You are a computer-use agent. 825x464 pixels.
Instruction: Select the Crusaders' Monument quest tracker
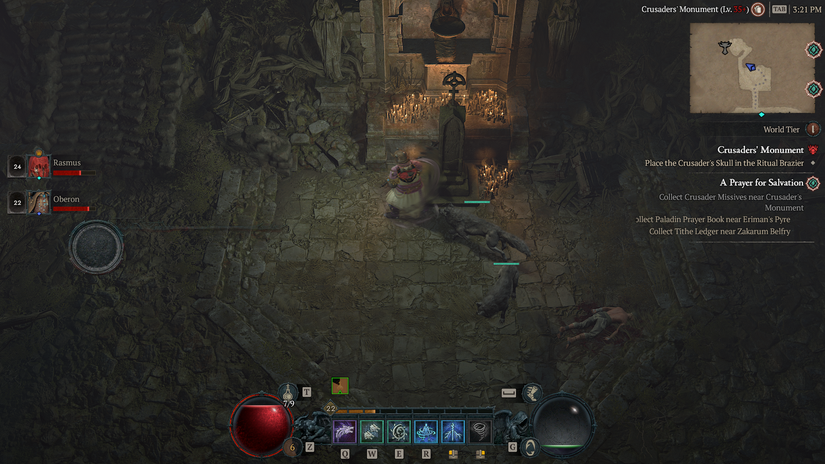click(760, 150)
